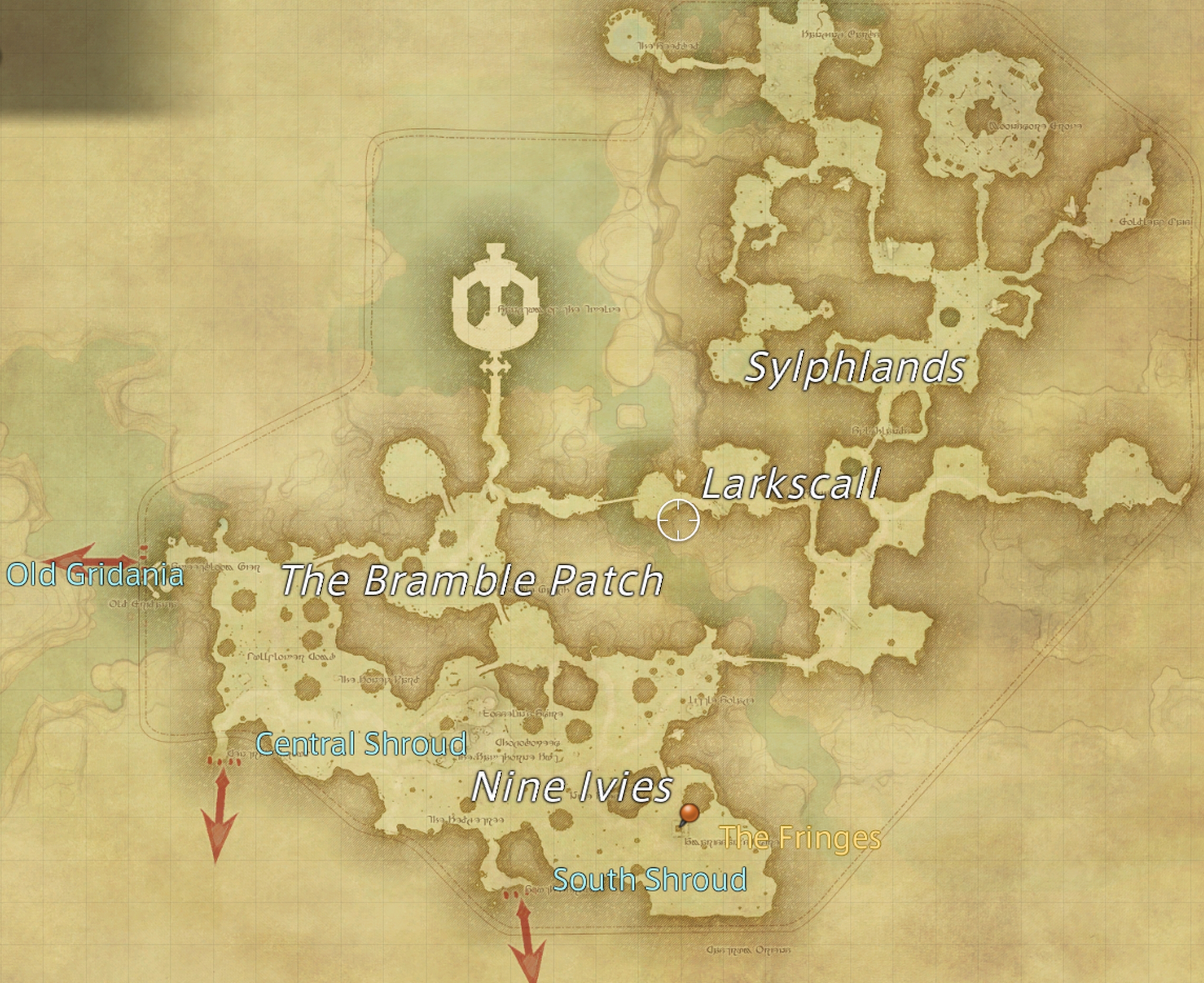Viewport: 1204px width, 983px height.
Task: Select the Central Shroud zone label
Action: pos(361,744)
